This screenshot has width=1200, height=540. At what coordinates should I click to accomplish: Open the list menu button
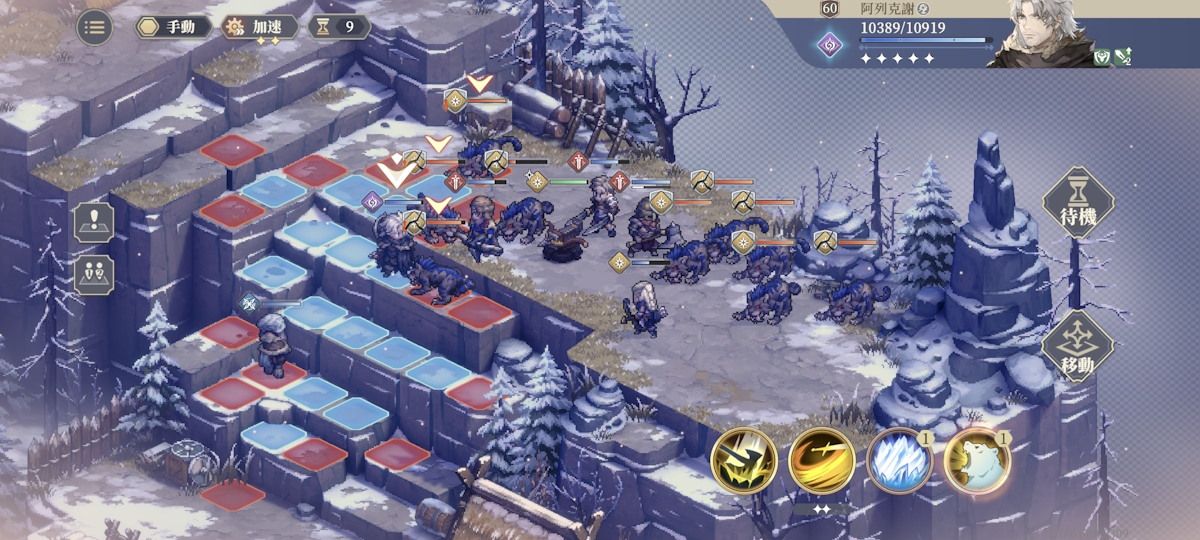pos(94,27)
